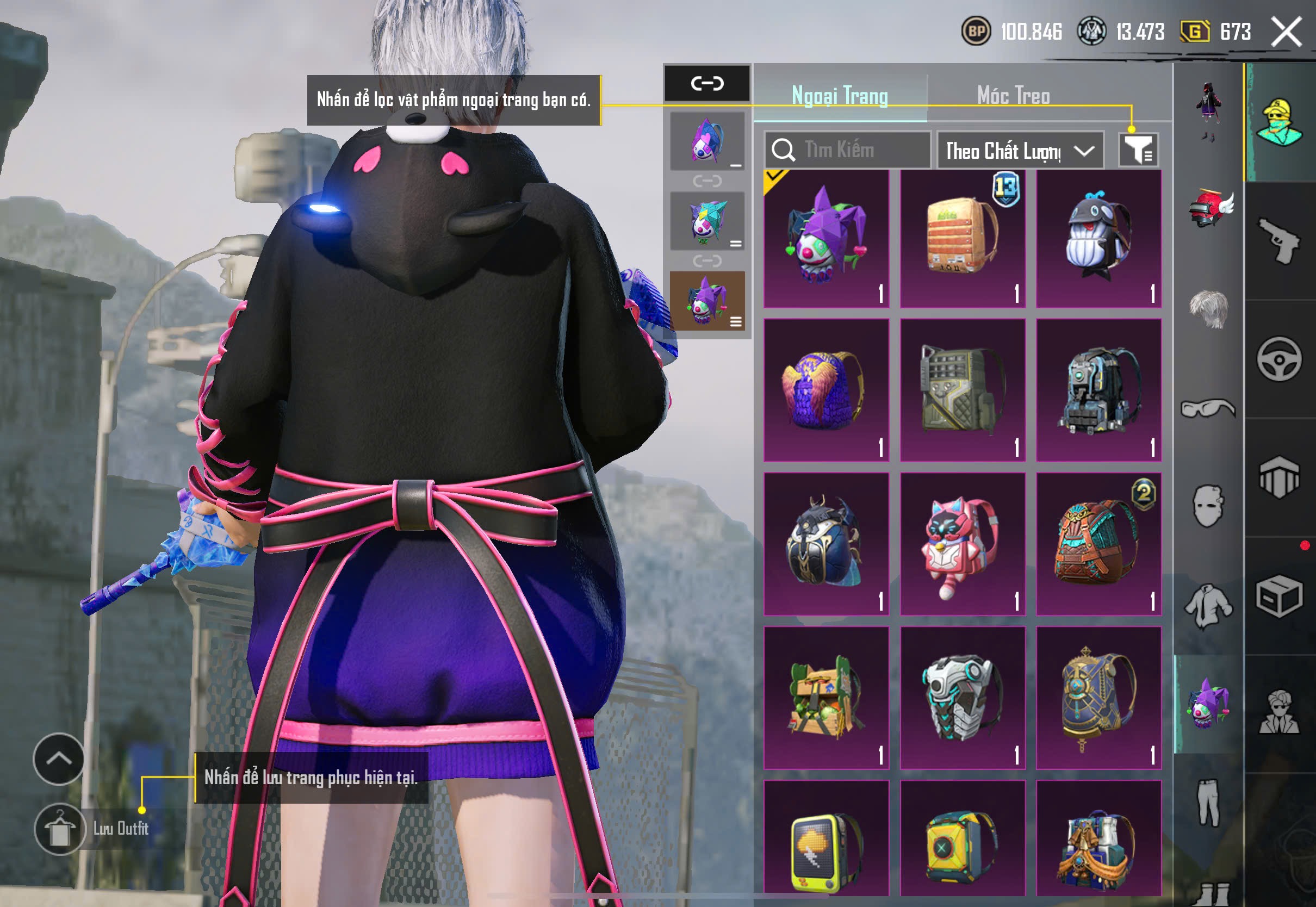
Task: Open the steering wheel vehicle category
Action: pos(1278,359)
